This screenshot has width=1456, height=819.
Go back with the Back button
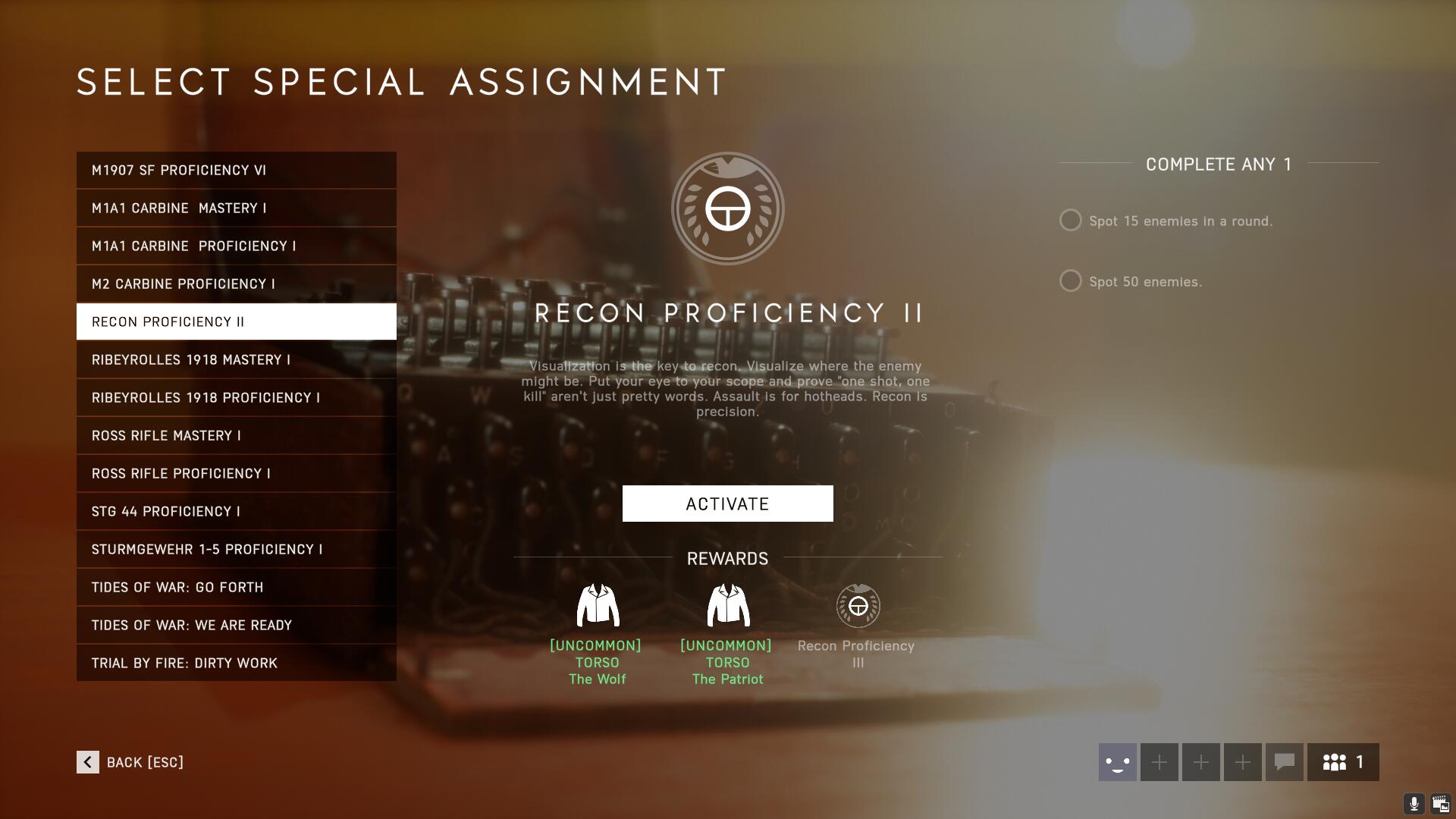130,762
